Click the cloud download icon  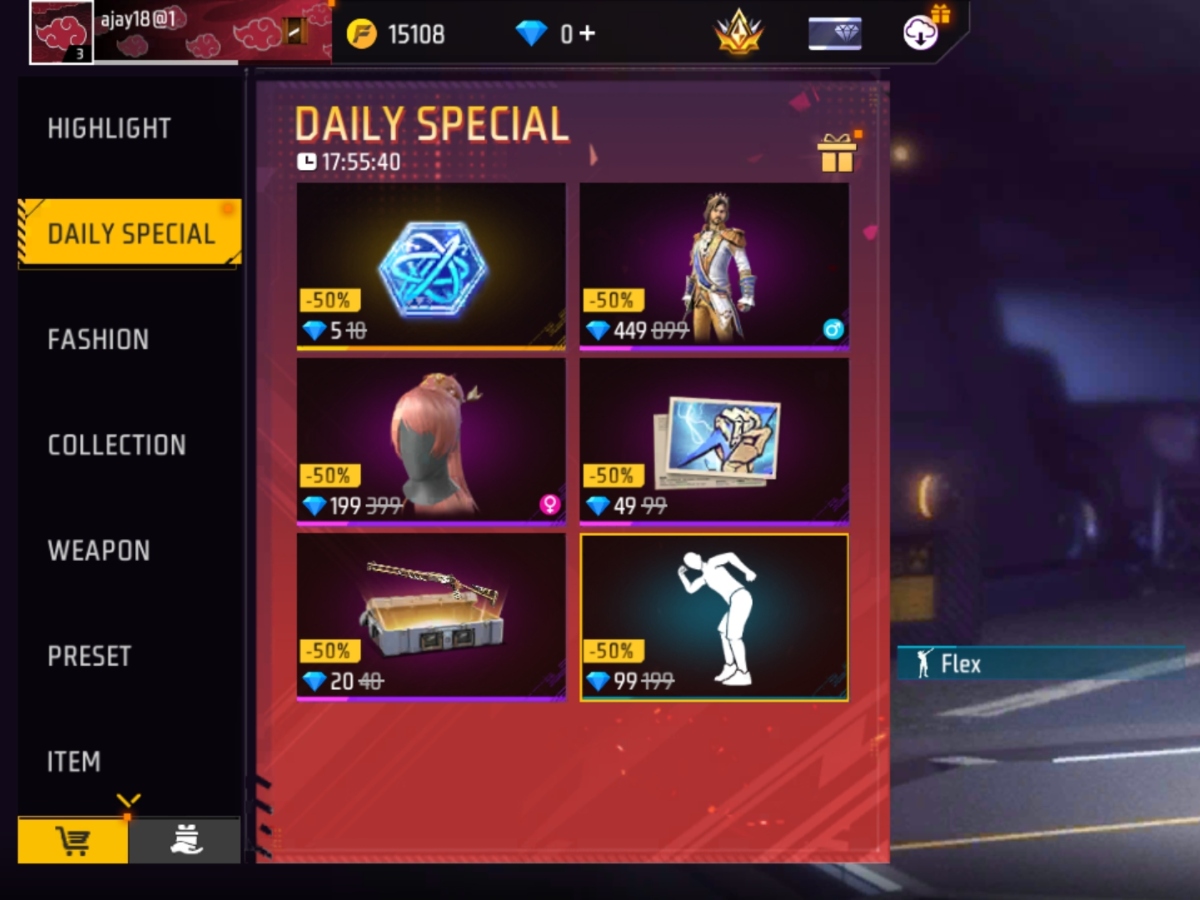pyautogui.click(x=920, y=33)
